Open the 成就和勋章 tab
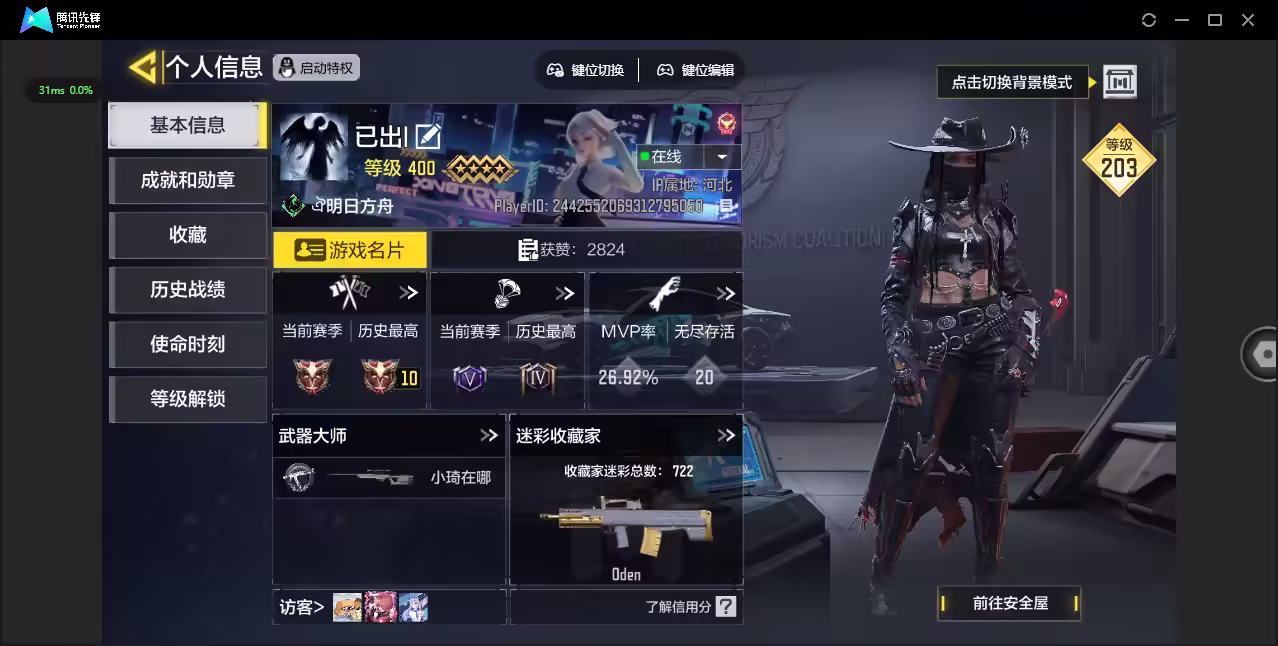The image size is (1278, 646). pos(187,180)
